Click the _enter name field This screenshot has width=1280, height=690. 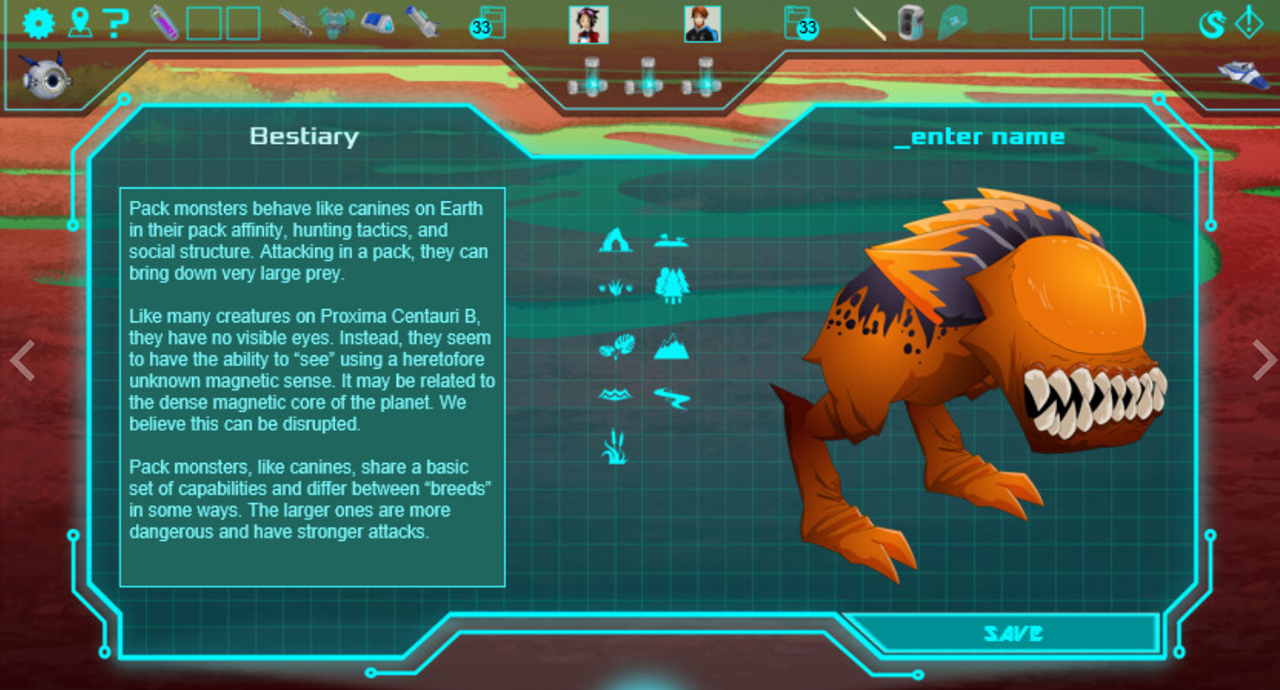click(979, 137)
